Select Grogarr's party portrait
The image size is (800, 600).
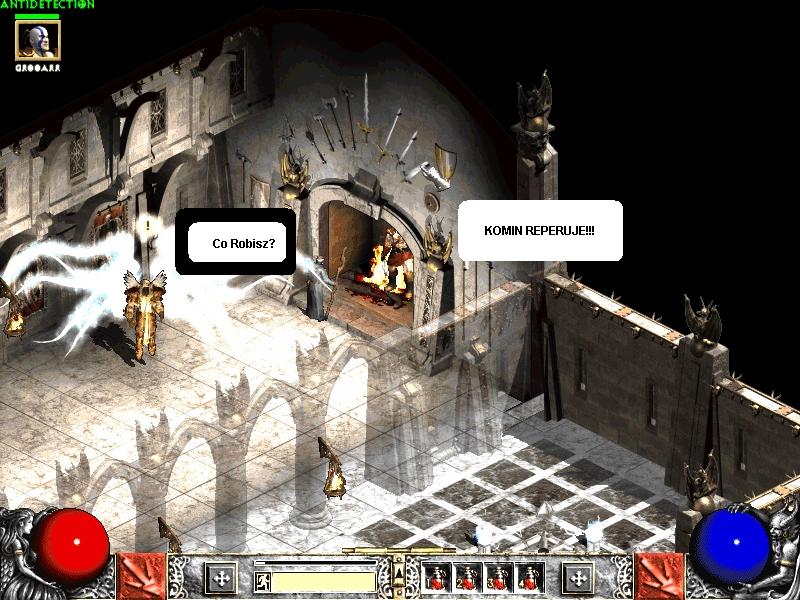click(38, 40)
